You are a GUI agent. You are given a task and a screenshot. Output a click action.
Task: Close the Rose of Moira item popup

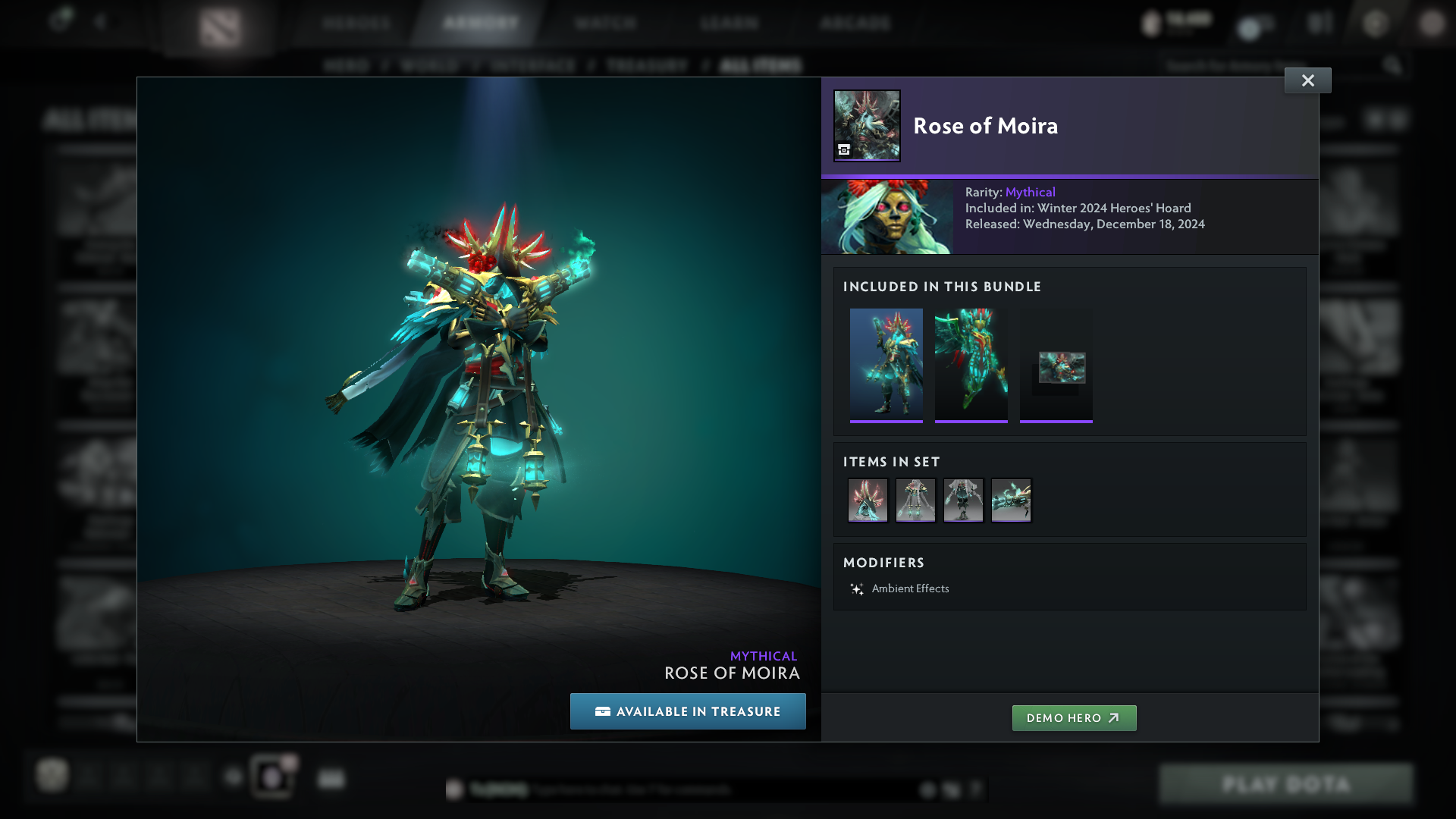click(1307, 80)
